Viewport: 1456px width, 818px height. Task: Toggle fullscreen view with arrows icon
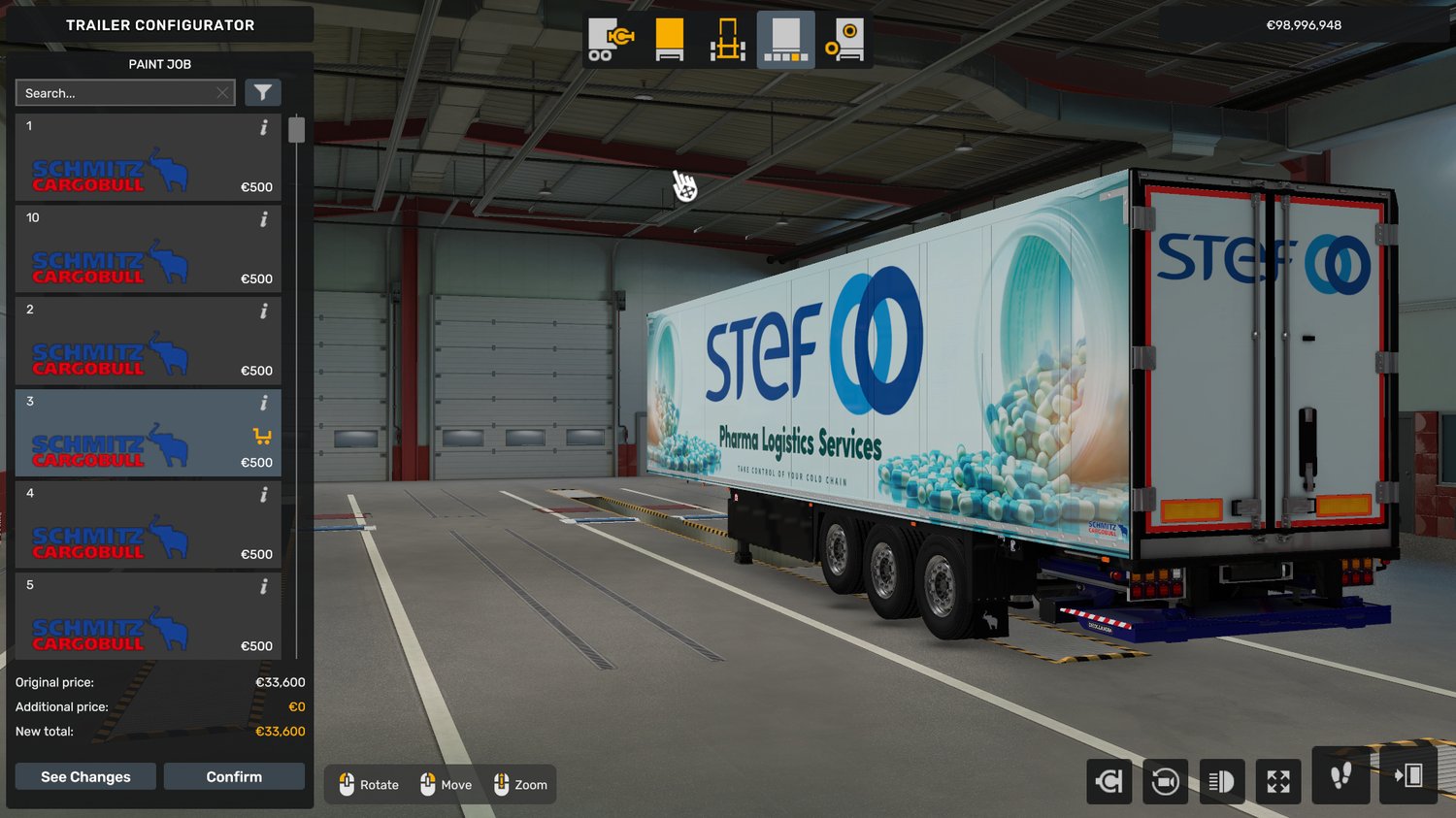(x=1278, y=781)
